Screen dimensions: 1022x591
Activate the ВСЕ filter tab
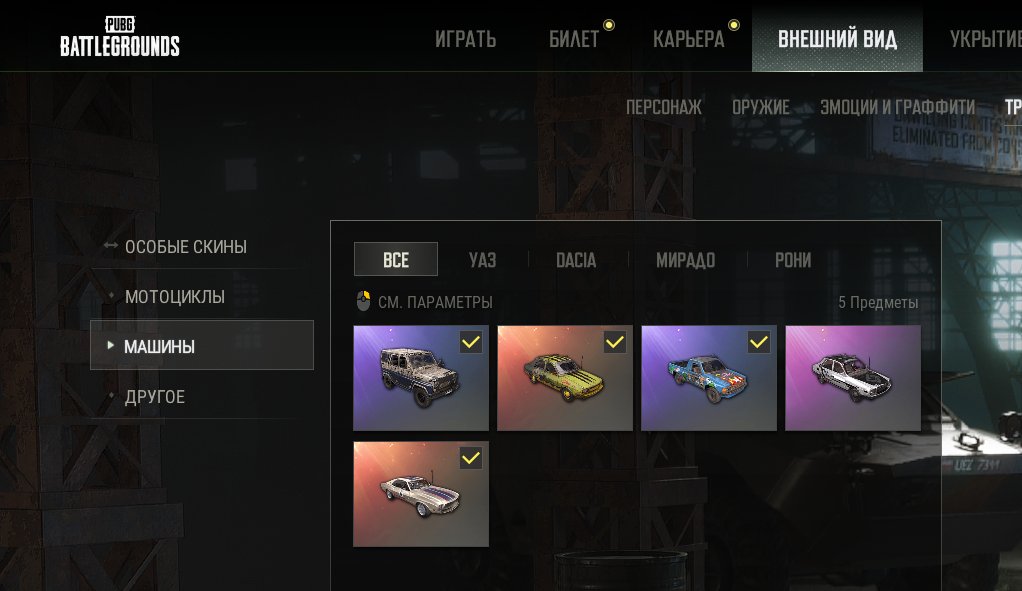pos(396,260)
